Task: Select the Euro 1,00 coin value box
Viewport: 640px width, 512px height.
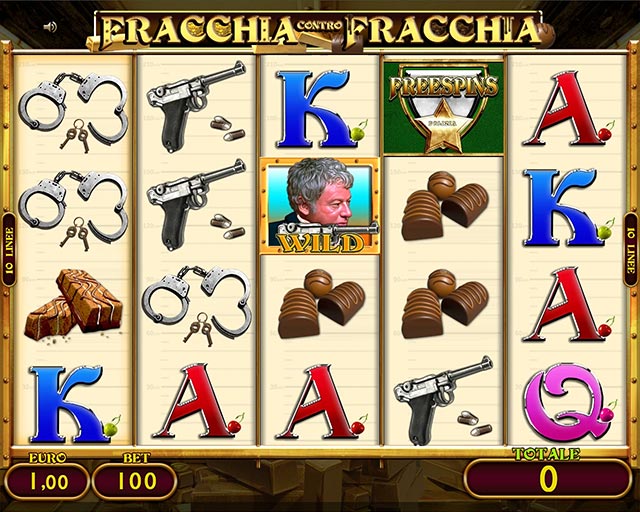Action: pos(45,481)
